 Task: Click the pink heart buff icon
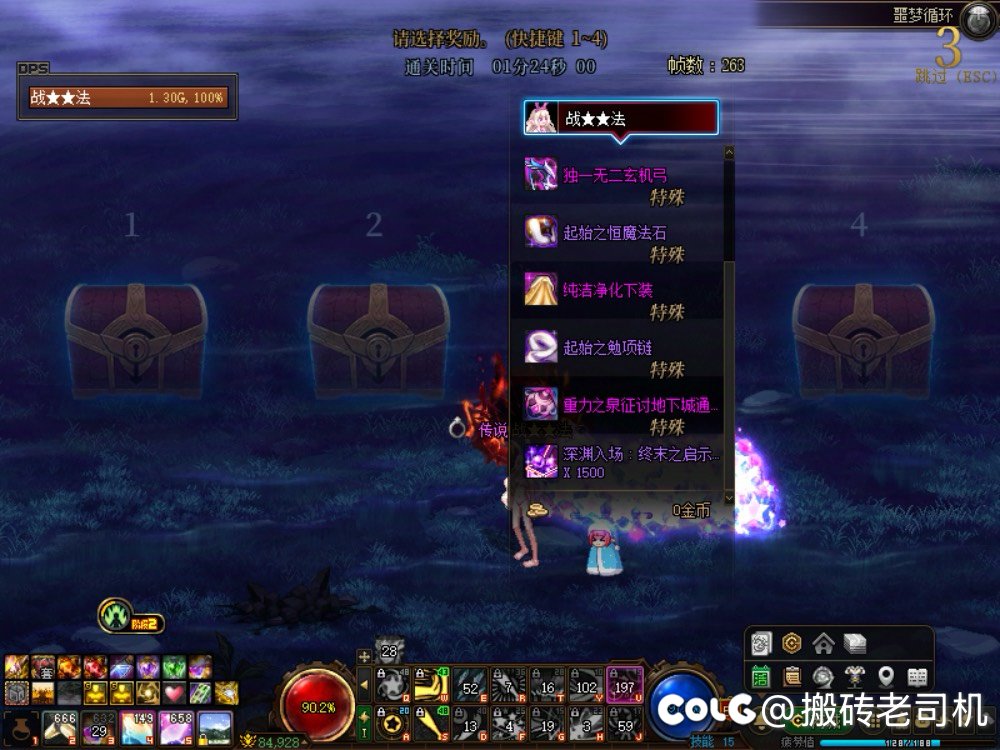tap(174, 692)
